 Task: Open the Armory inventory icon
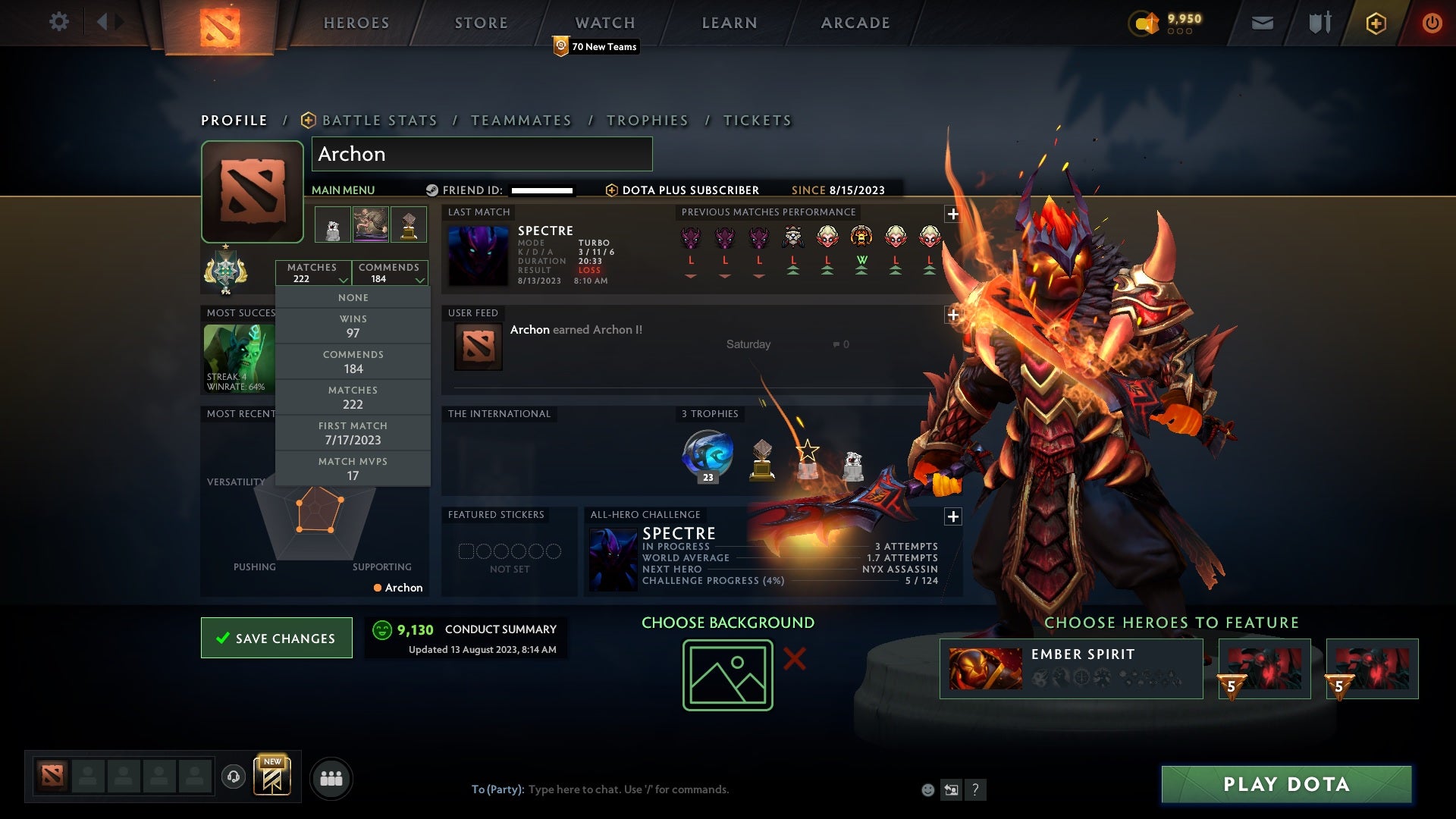point(1319,23)
